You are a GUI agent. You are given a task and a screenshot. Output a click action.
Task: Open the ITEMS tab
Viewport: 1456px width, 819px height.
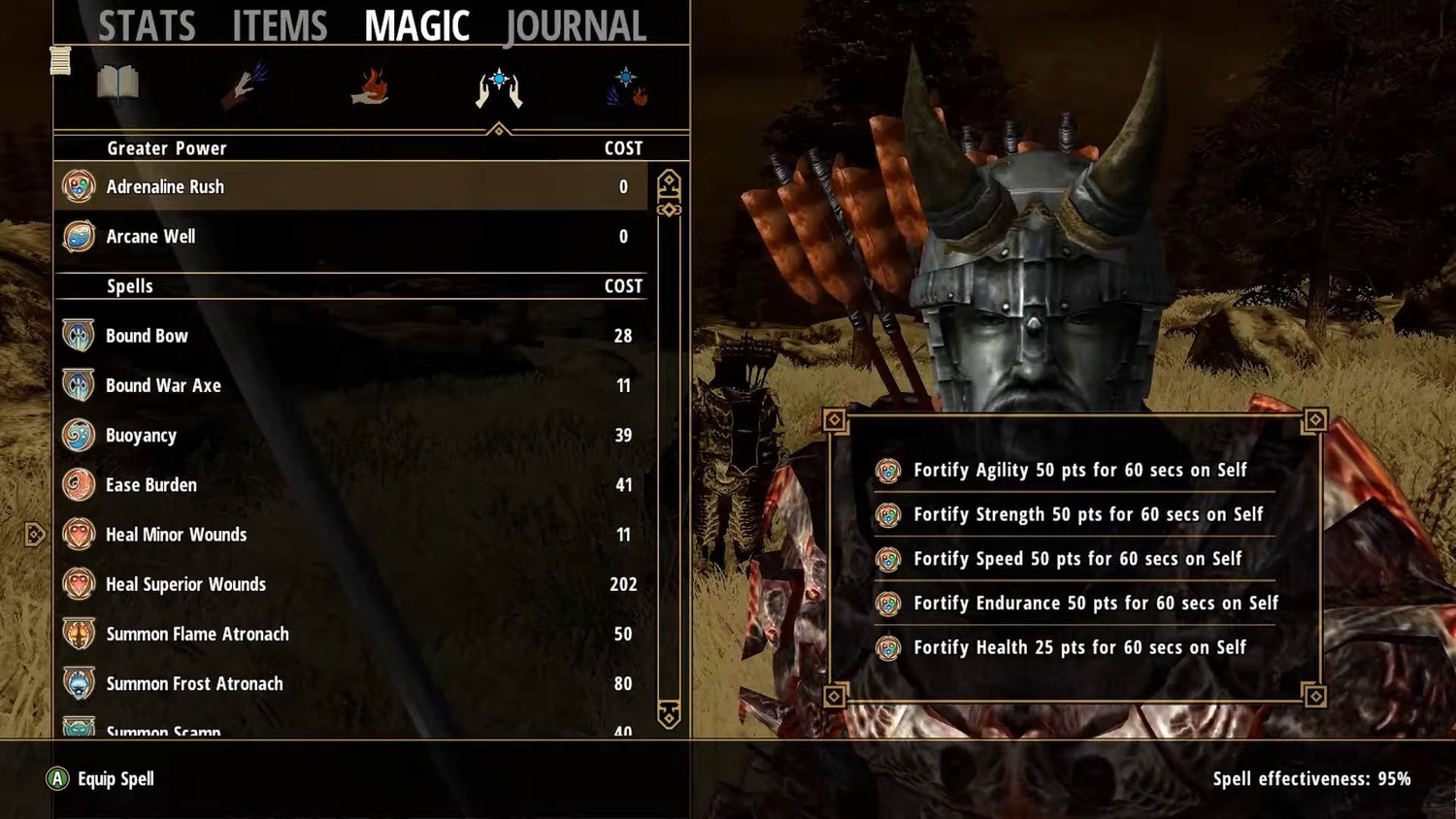[280, 26]
